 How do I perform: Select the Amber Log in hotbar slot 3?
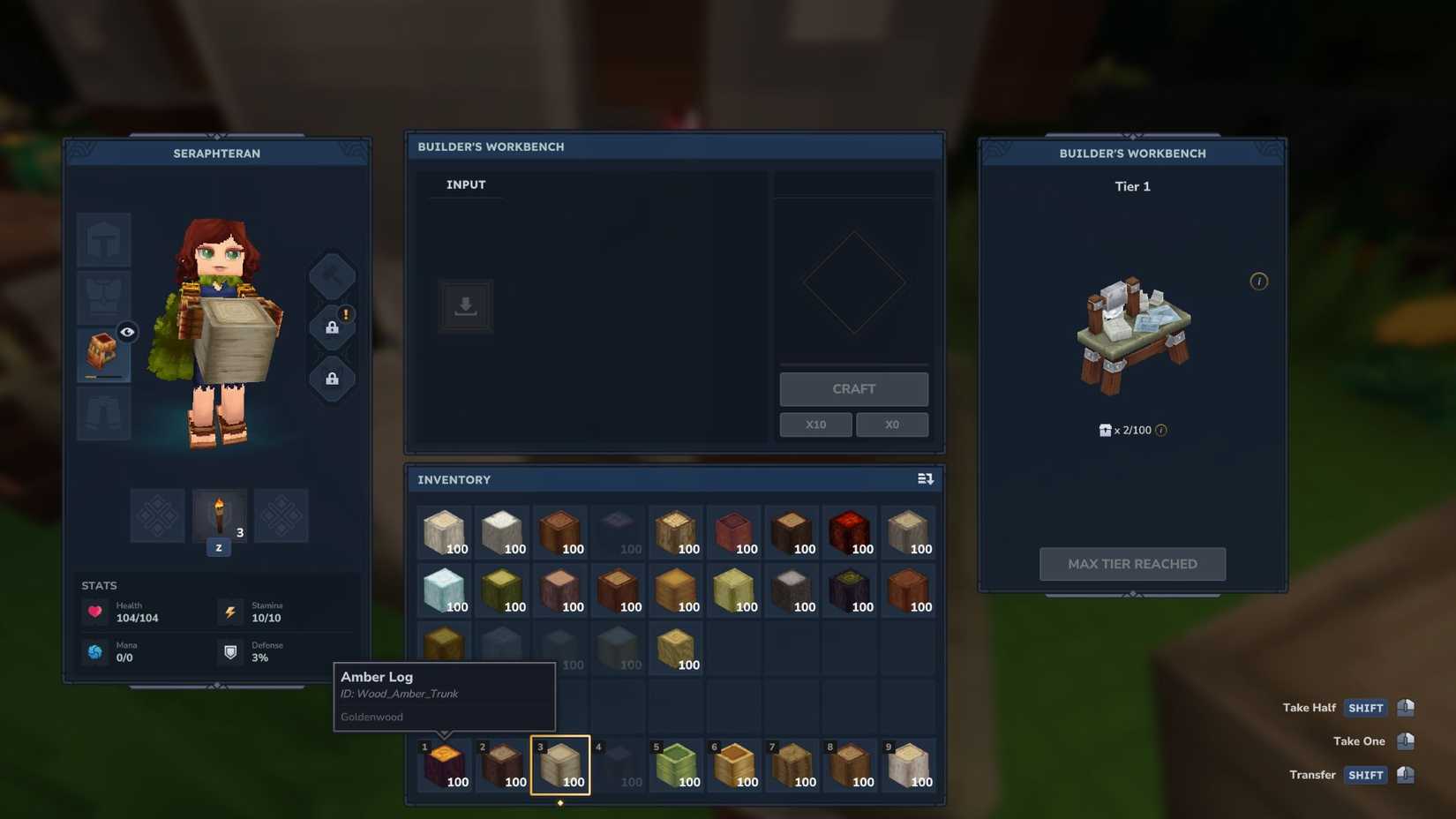click(561, 764)
